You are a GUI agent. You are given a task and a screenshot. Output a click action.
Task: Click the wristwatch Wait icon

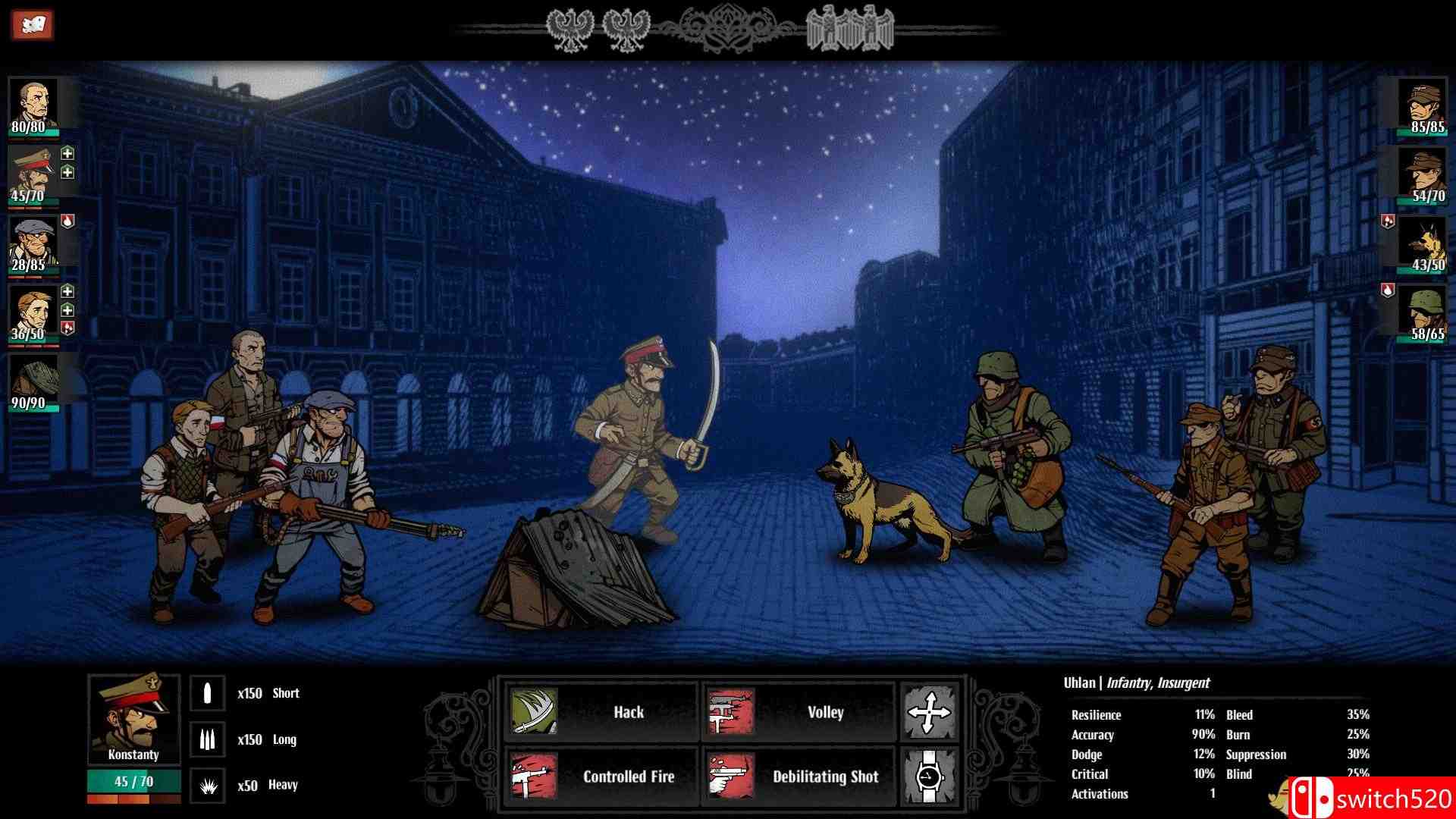(930, 776)
